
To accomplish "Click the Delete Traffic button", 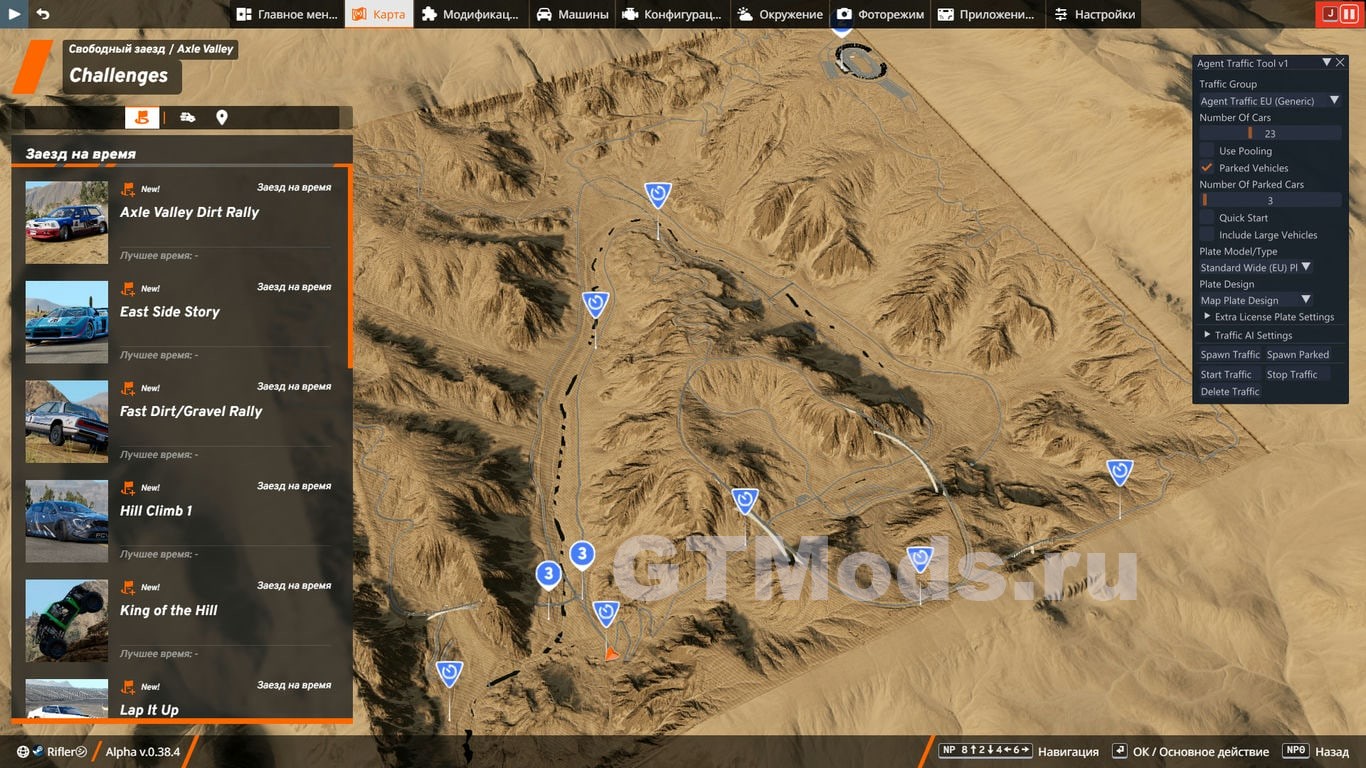I will (1230, 392).
